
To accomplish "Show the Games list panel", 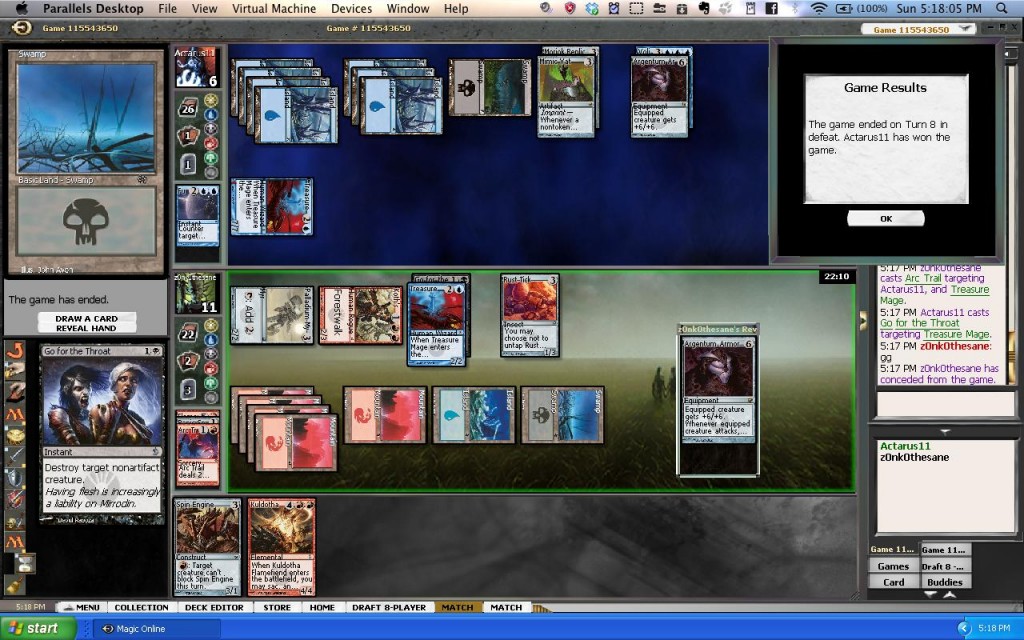I will coord(893,566).
